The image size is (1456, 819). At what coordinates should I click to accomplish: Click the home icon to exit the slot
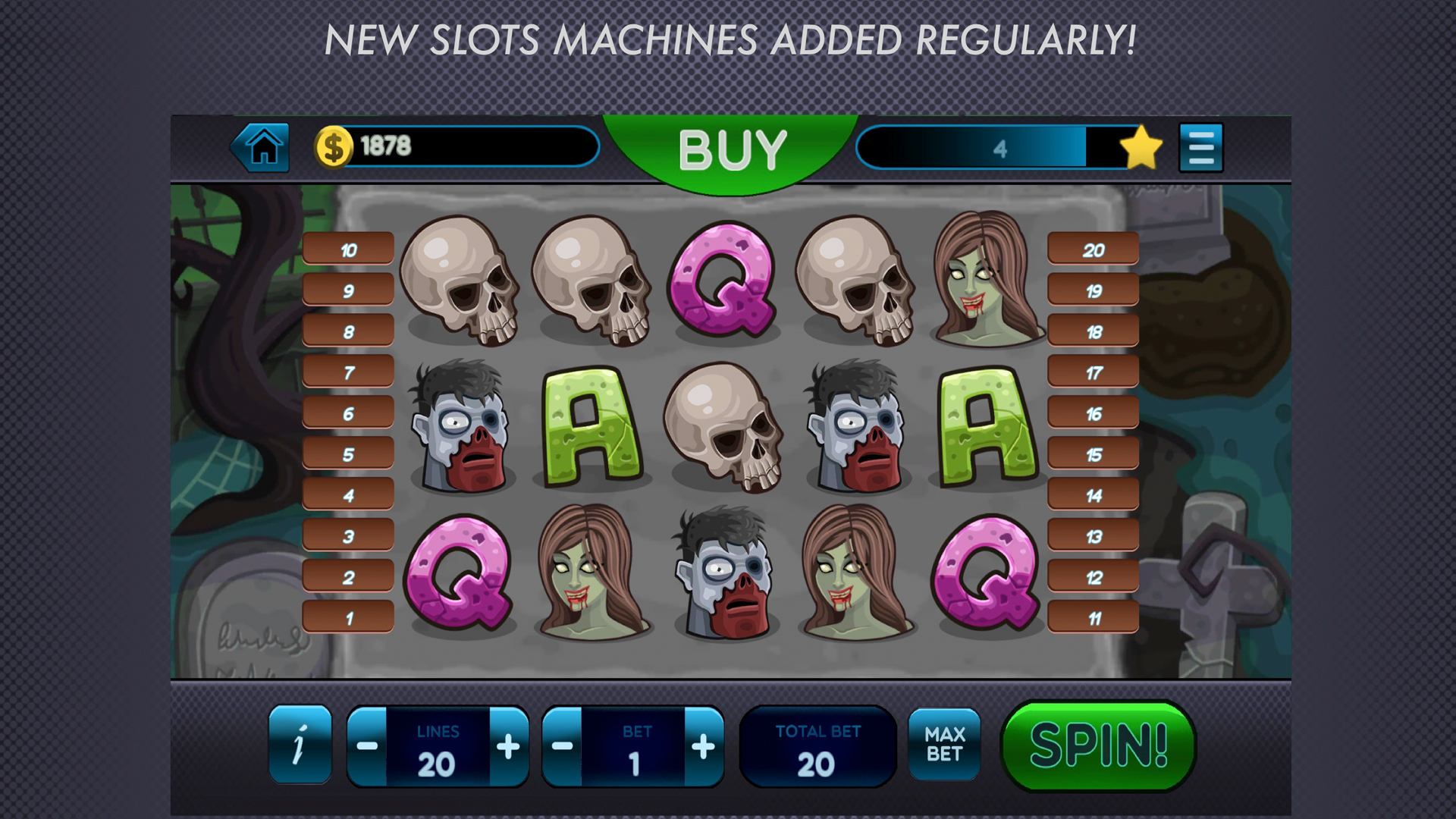pos(261,146)
